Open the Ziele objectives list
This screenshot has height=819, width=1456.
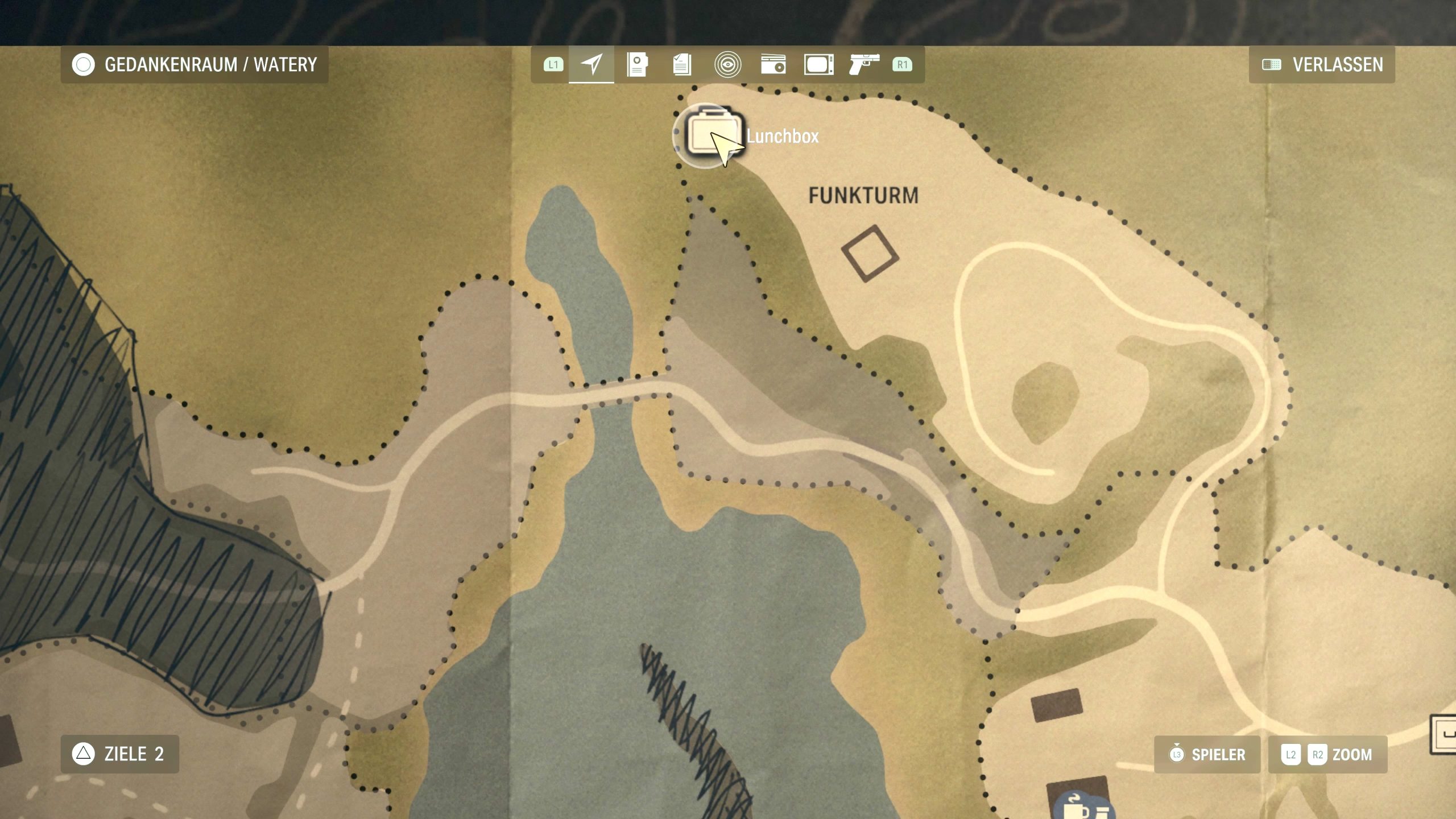(x=120, y=754)
